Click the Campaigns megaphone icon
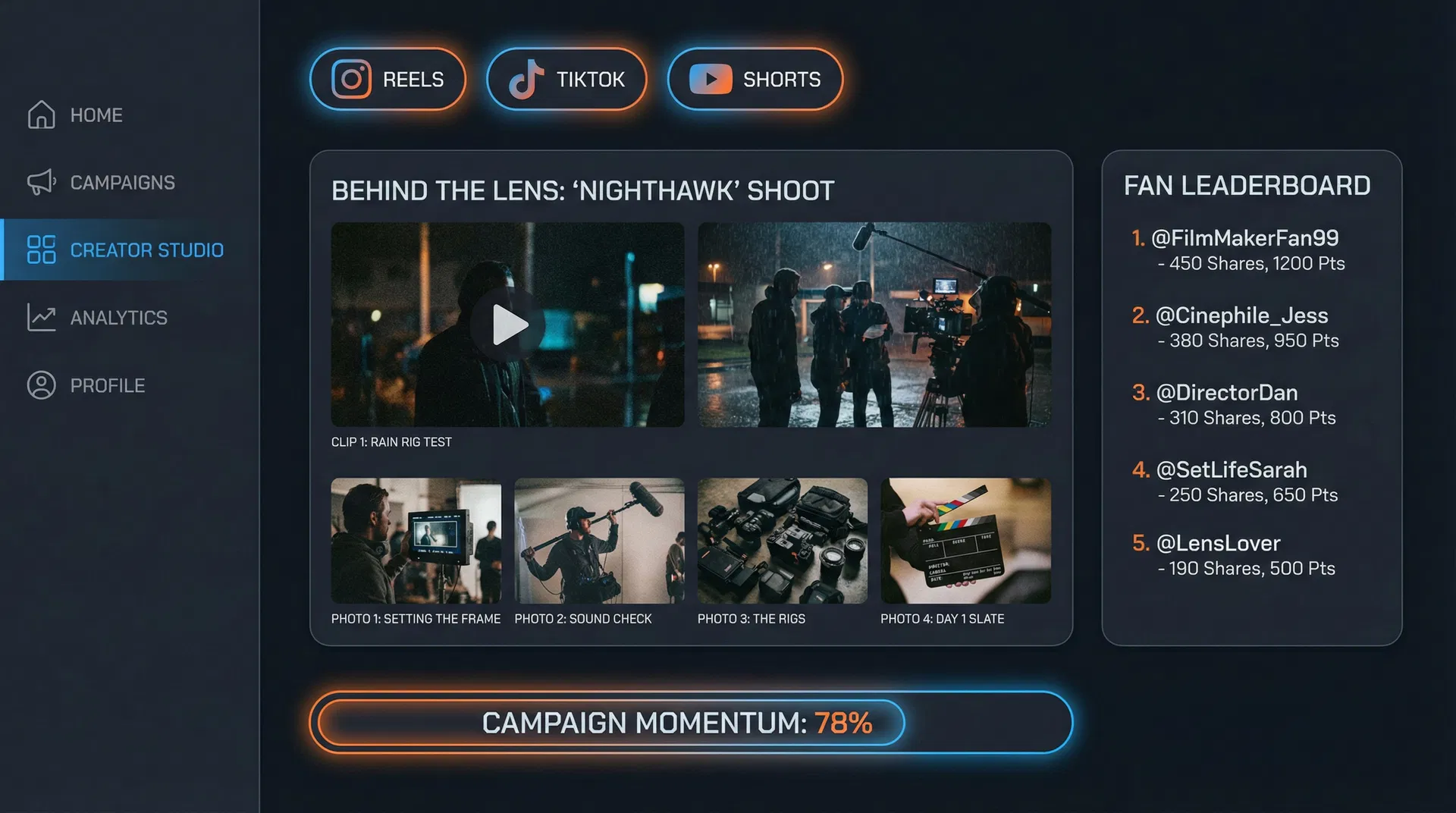 click(41, 182)
